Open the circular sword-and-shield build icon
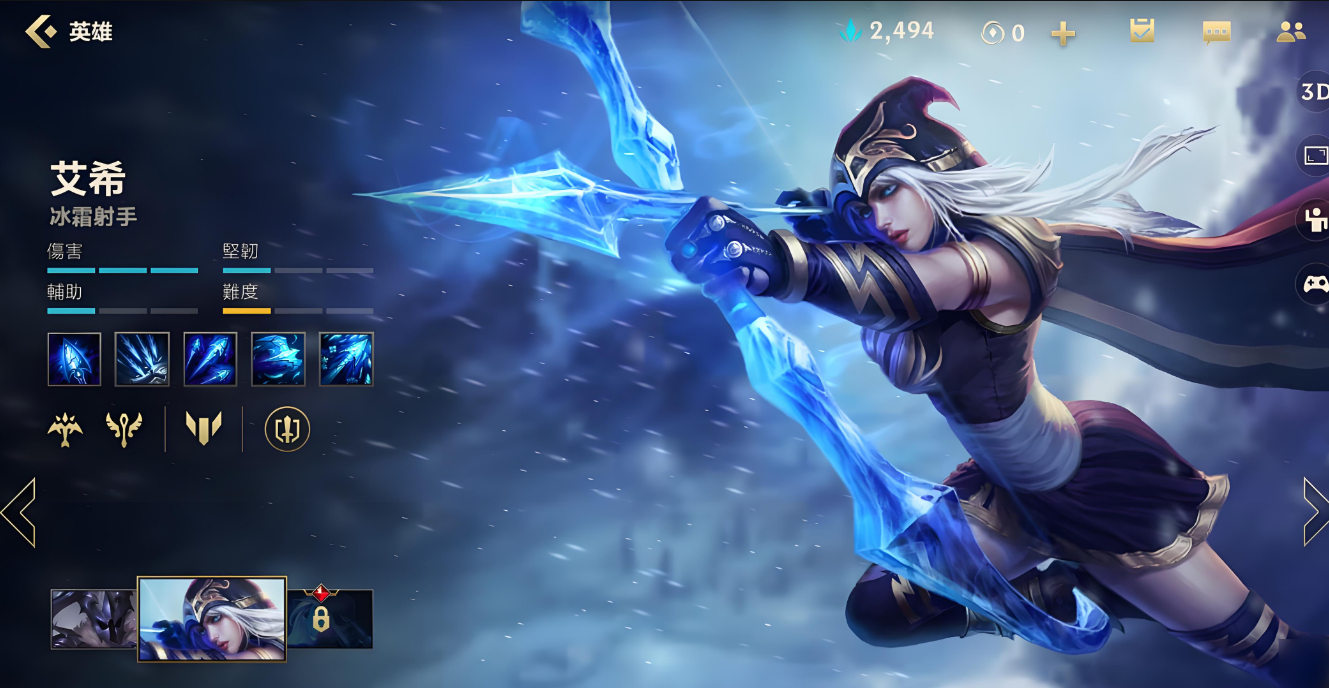Screen dimensions: 1329x688 click(287, 429)
